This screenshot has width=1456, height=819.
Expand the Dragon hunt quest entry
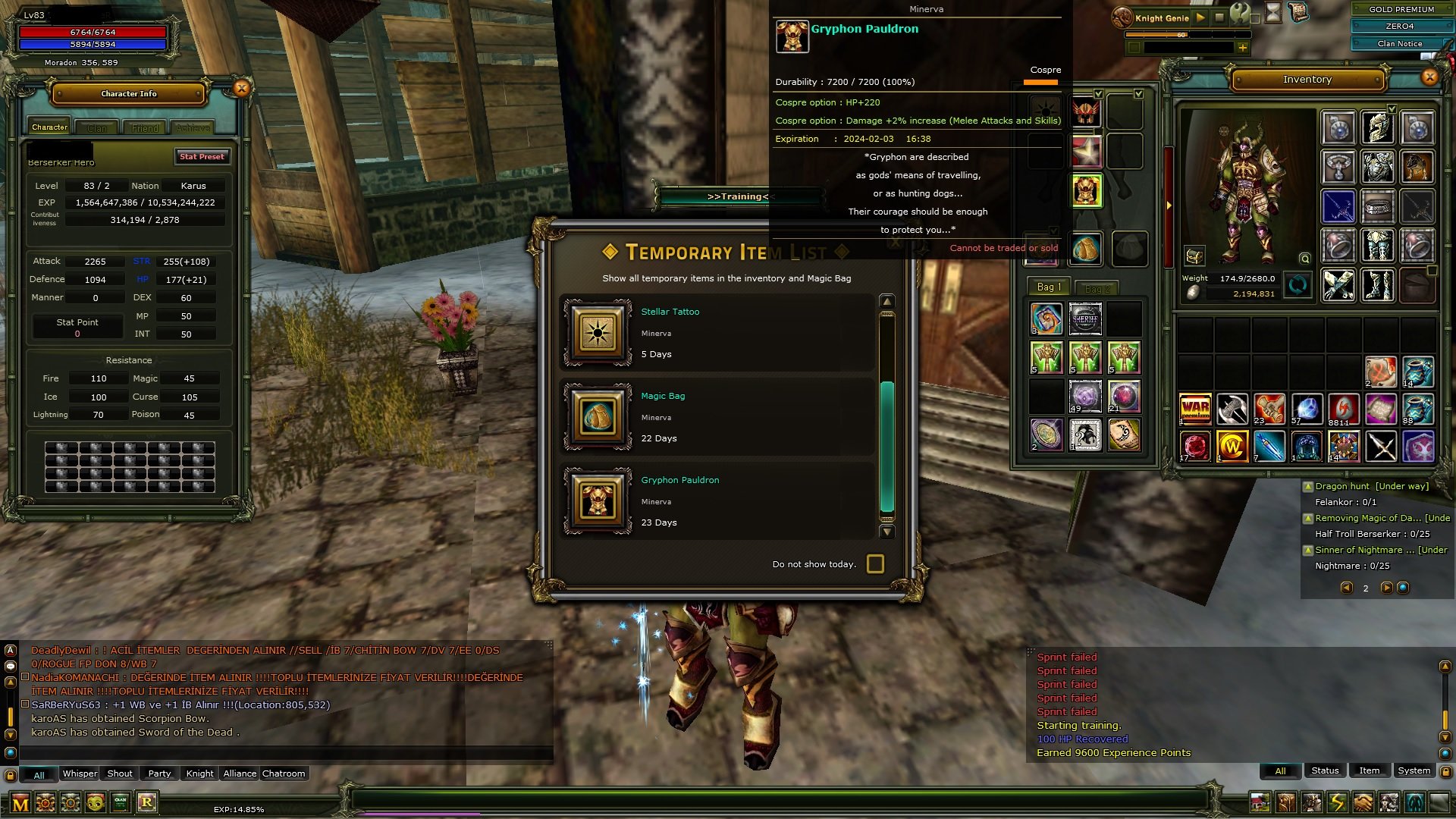point(1308,487)
